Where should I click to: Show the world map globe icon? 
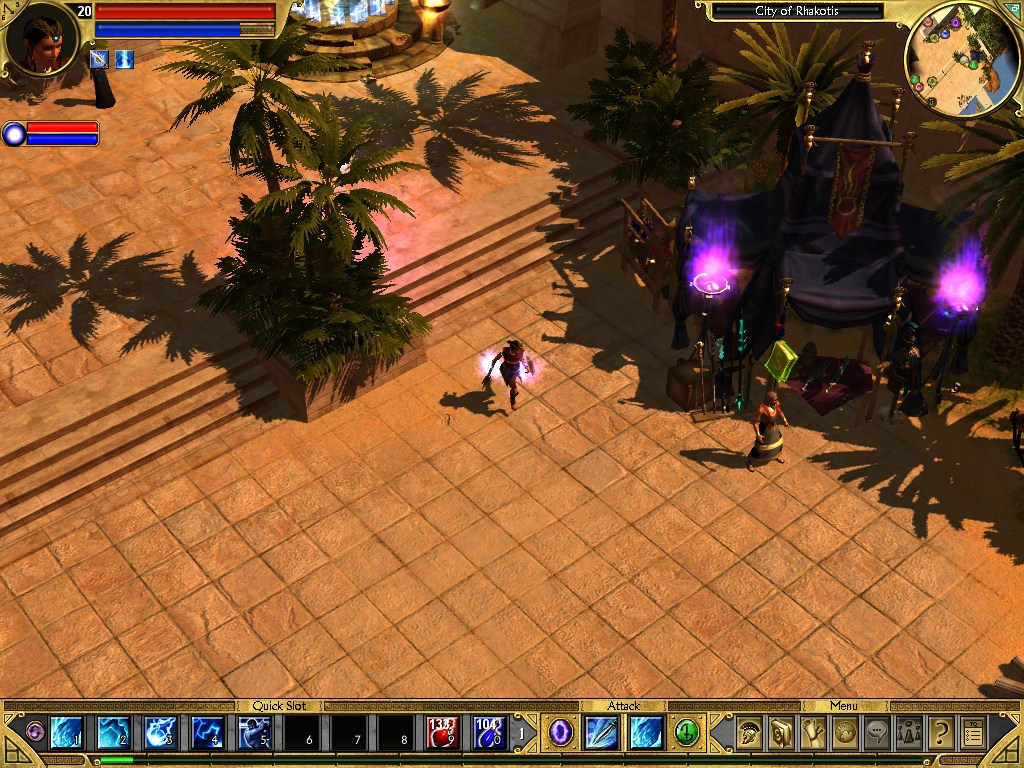coord(845,734)
